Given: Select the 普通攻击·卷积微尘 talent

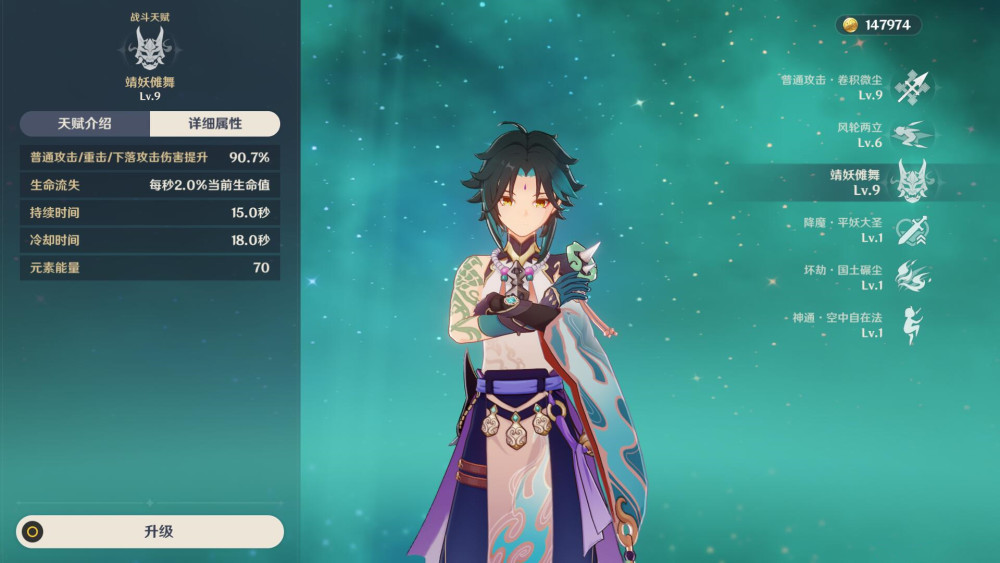Looking at the screenshot, I should coord(911,87).
